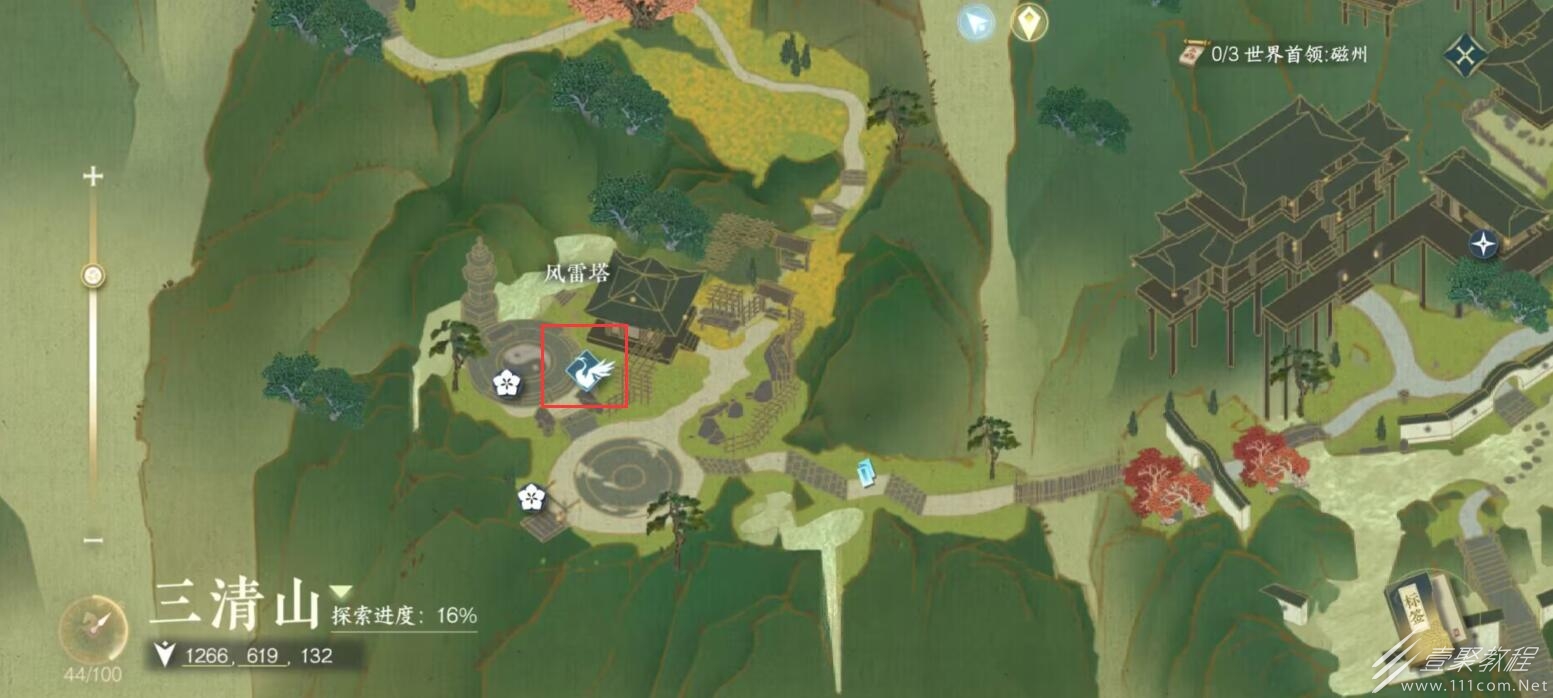Viewport: 1553px width, 698px height.
Task: Click the map zoom-out minus button
Action: [x=93, y=541]
